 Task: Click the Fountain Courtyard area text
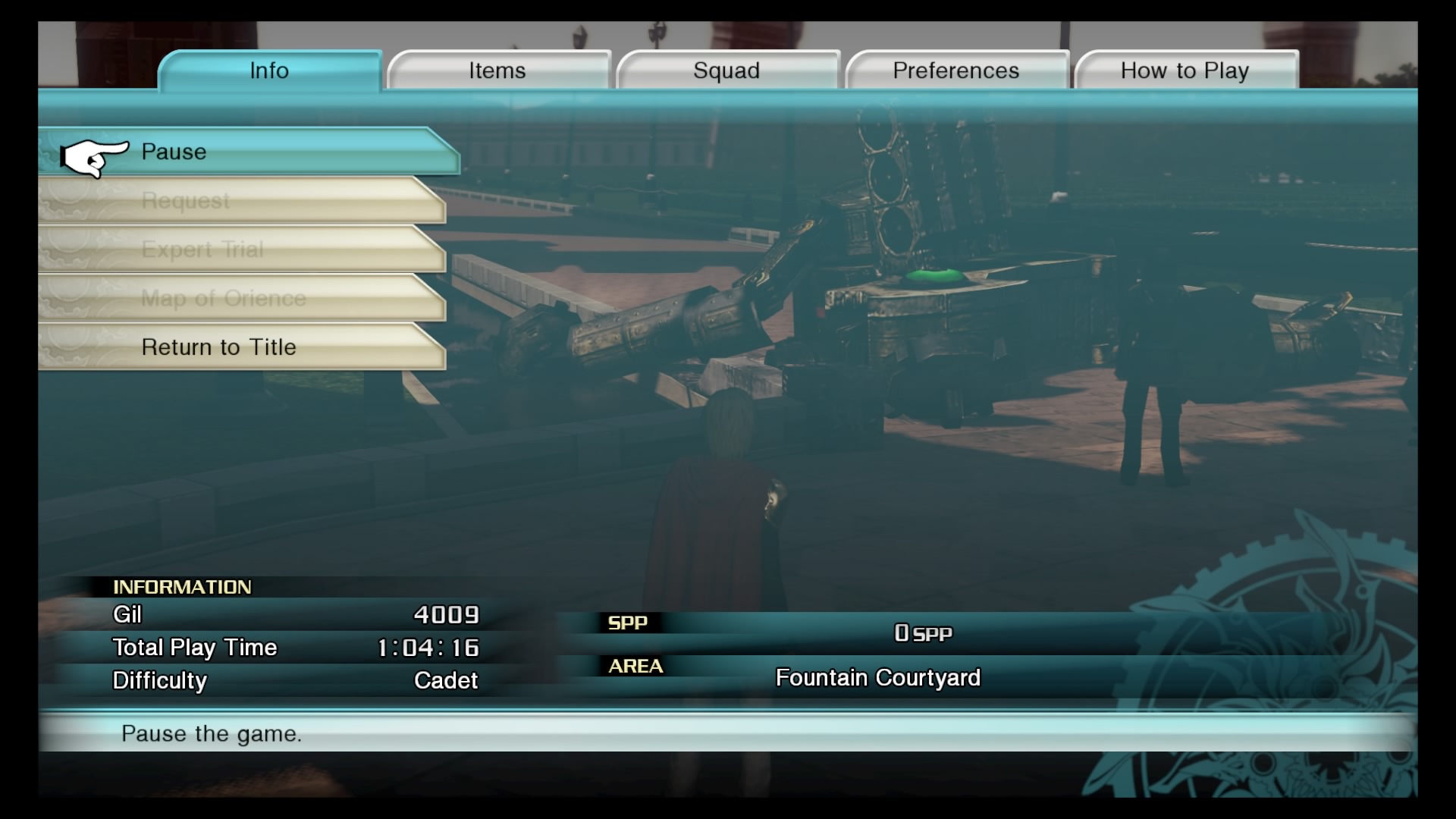pyautogui.click(x=877, y=677)
